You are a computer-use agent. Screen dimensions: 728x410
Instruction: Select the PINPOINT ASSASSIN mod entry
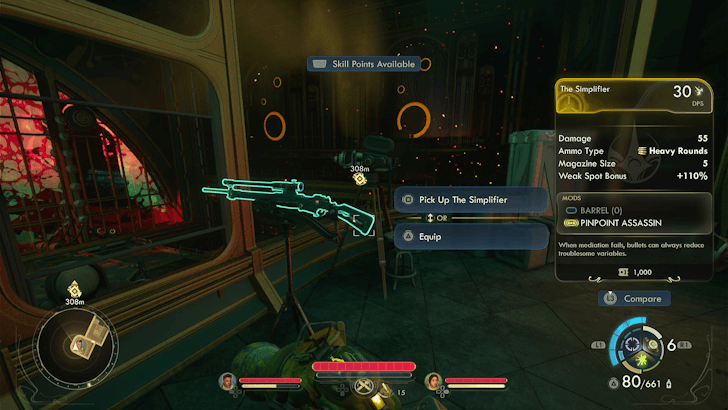click(x=620, y=222)
